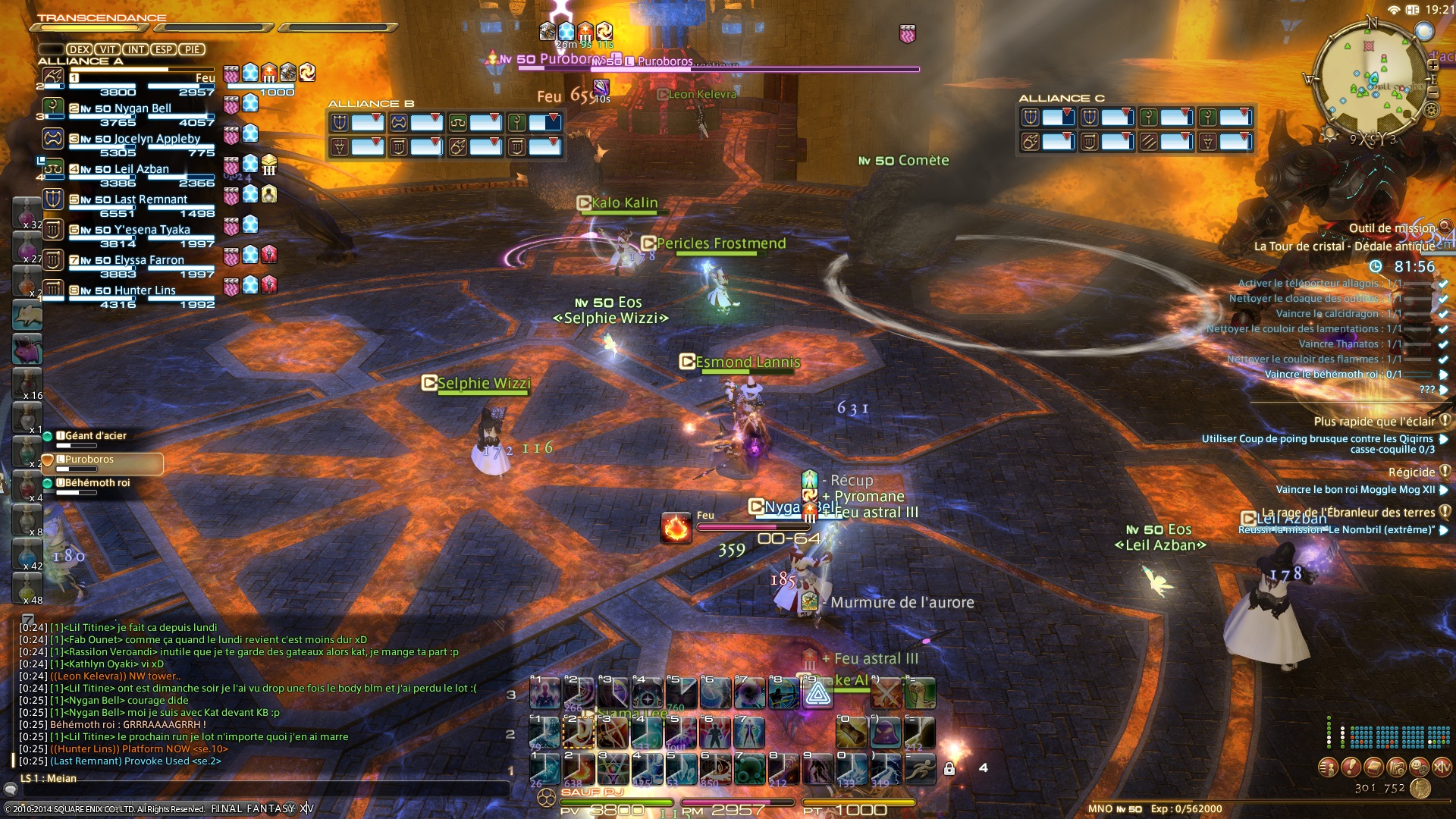Click the checkmark beside Activer le téléporteur allagois
This screenshot has height=819, width=1456.
coord(1442,284)
